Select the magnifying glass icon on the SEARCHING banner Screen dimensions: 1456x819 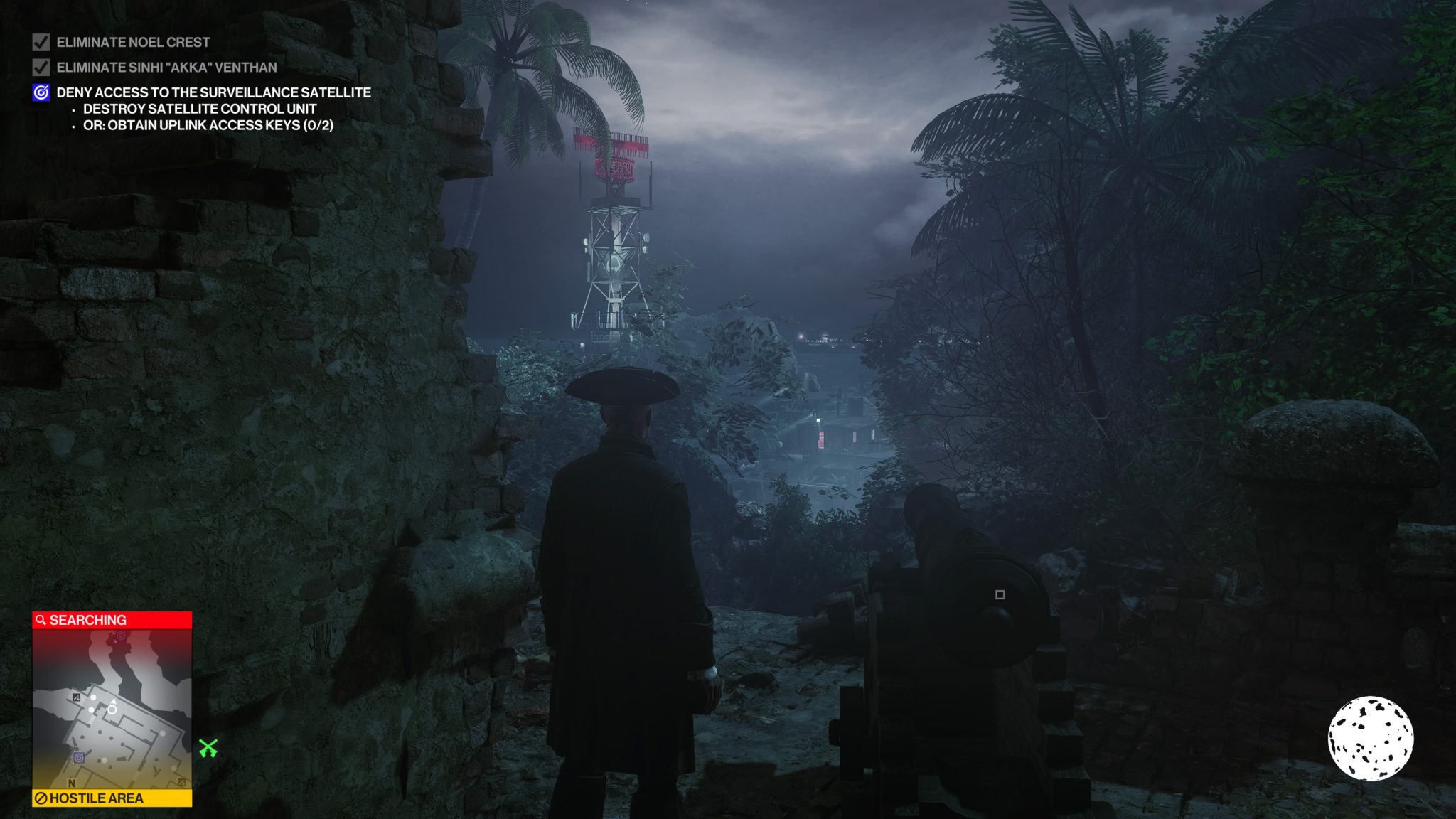coord(41,619)
